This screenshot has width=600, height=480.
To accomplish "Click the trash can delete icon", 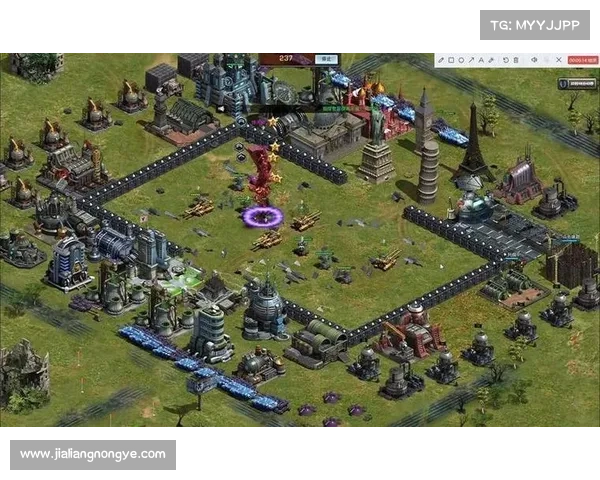I will tap(516, 60).
